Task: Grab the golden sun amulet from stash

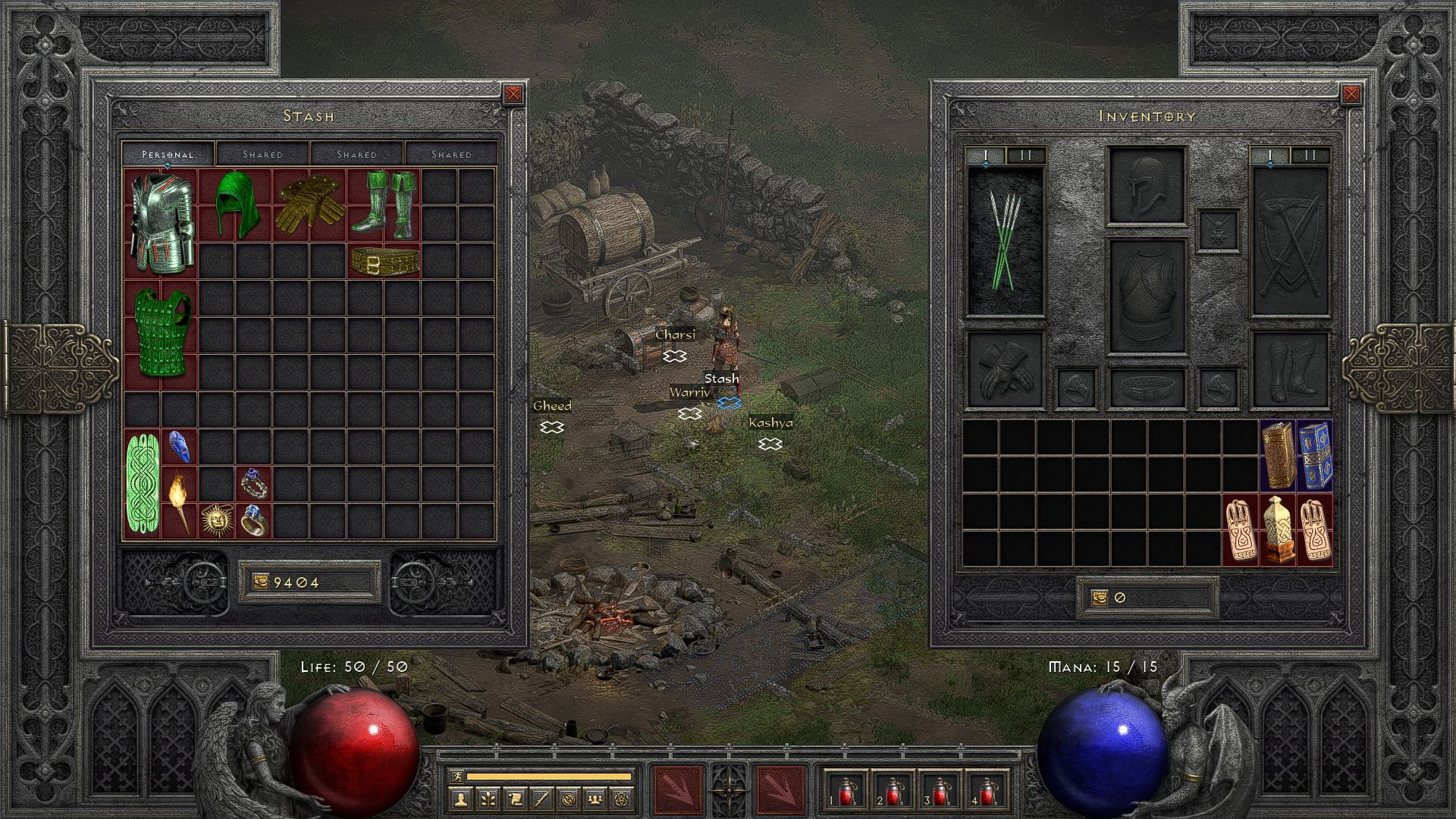Action: tap(215, 521)
